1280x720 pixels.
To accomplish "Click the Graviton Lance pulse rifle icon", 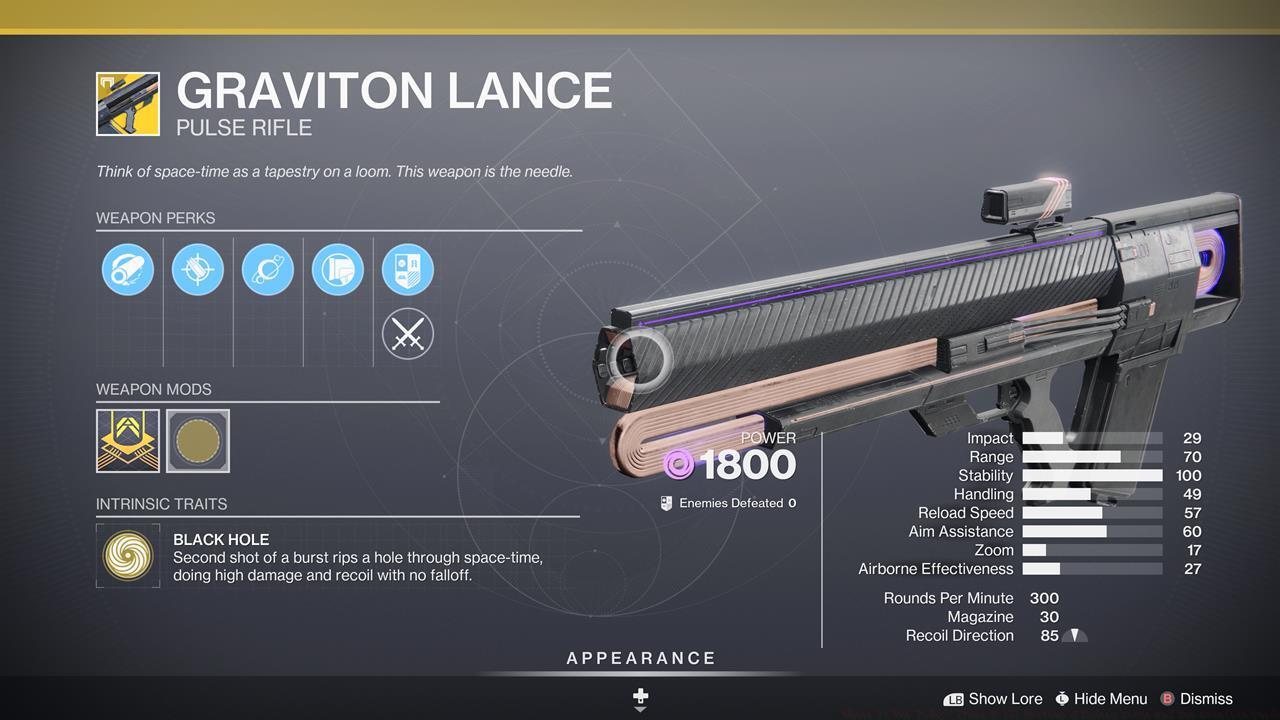I will point(126,103).
